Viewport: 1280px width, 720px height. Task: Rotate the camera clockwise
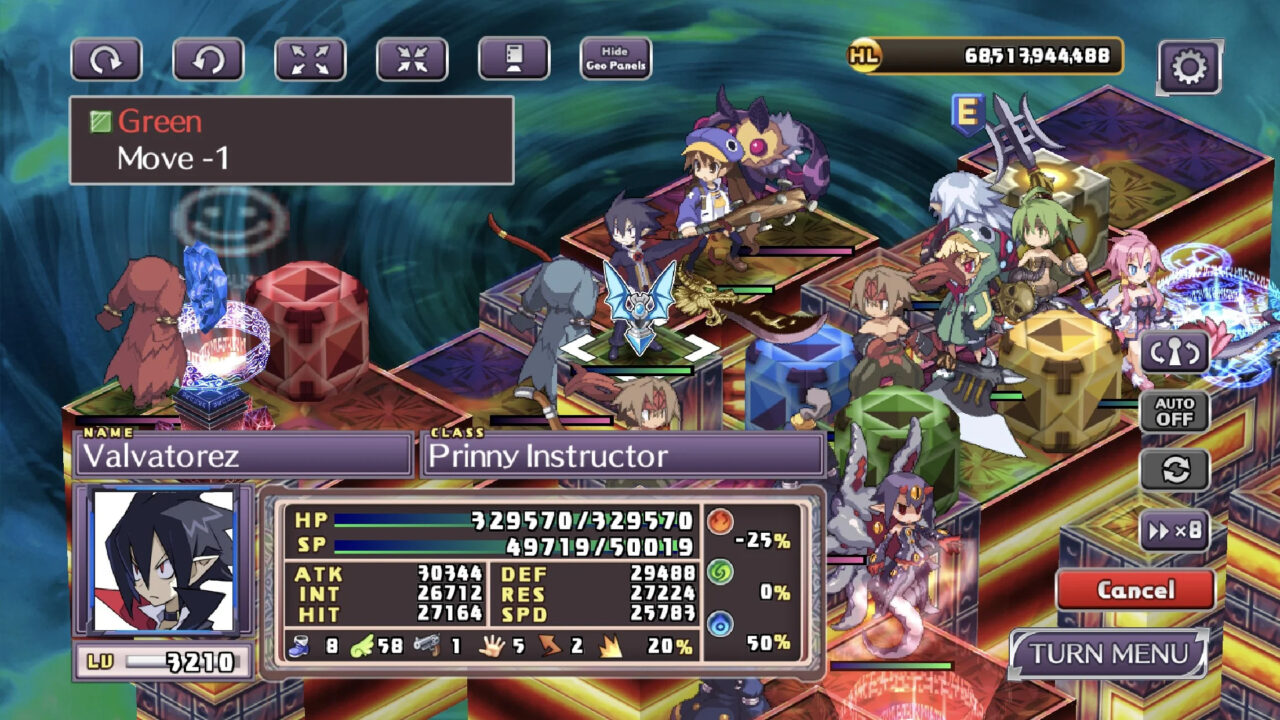(105, 56)
